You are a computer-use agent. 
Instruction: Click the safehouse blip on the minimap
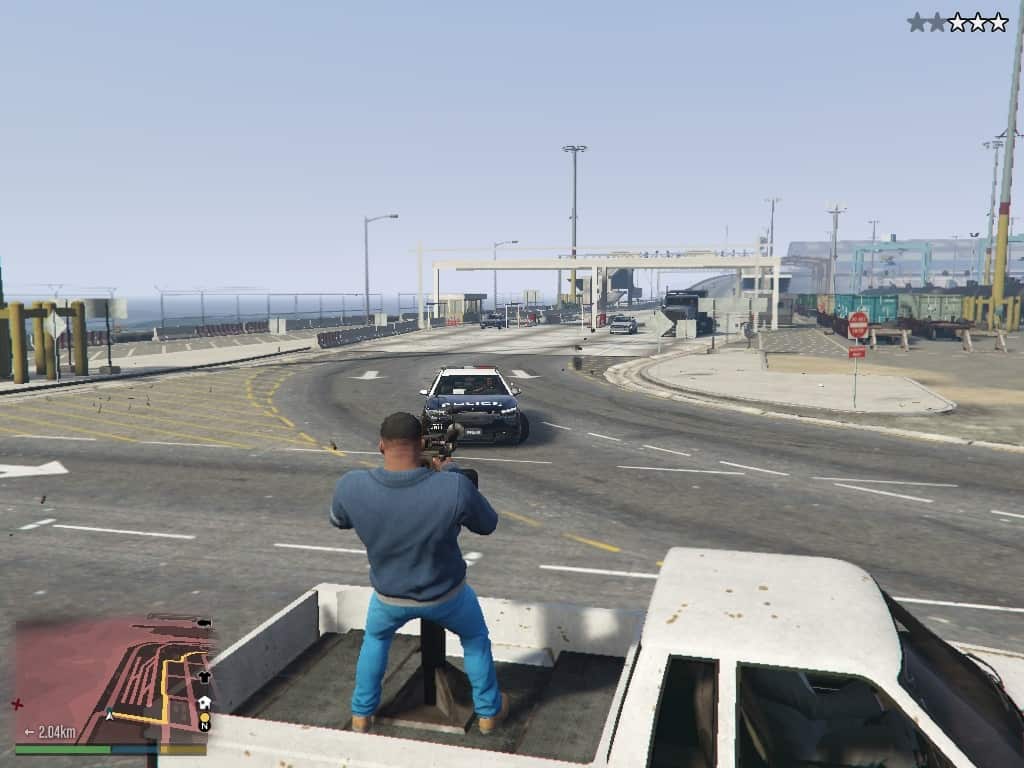[204, 702]
